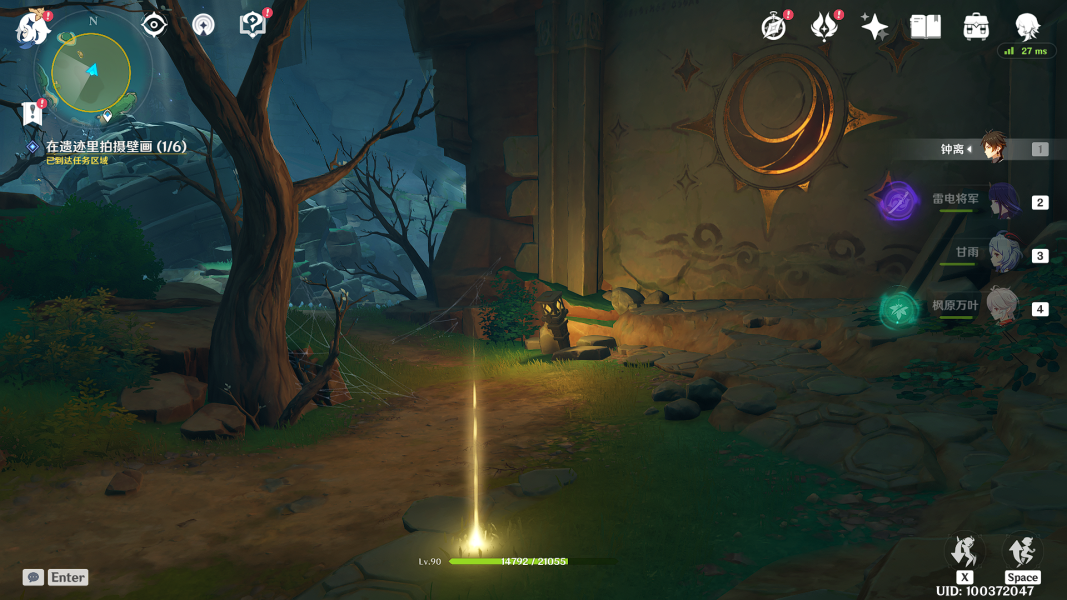Open the Wish star icon
Viewport: 1067px width, 600px height.
point(874,27)
